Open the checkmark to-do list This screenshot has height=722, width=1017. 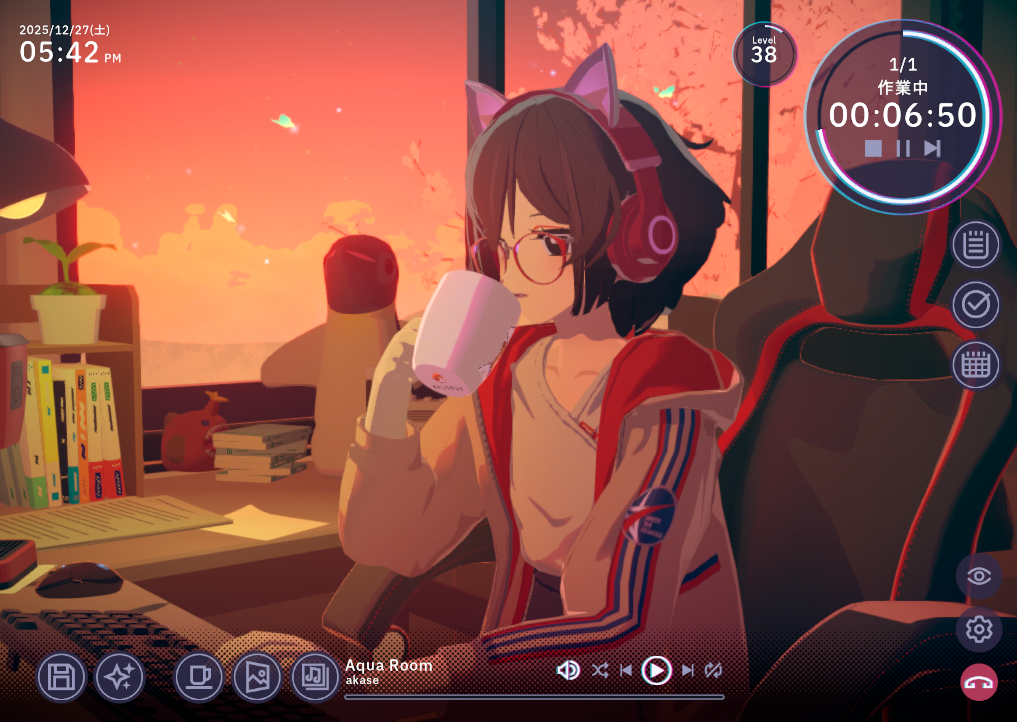click(975, 305)
